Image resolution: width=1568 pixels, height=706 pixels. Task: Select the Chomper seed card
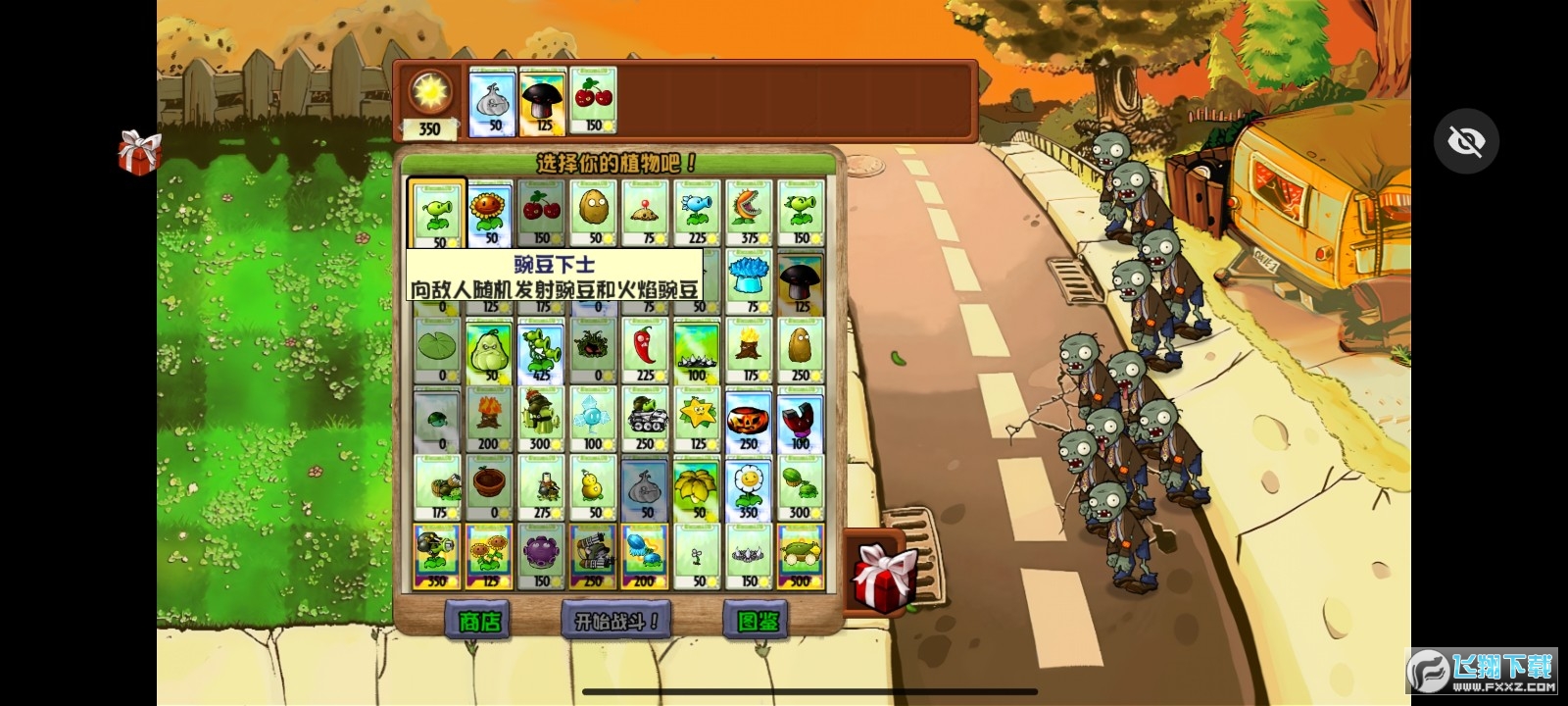pos(749,211)
